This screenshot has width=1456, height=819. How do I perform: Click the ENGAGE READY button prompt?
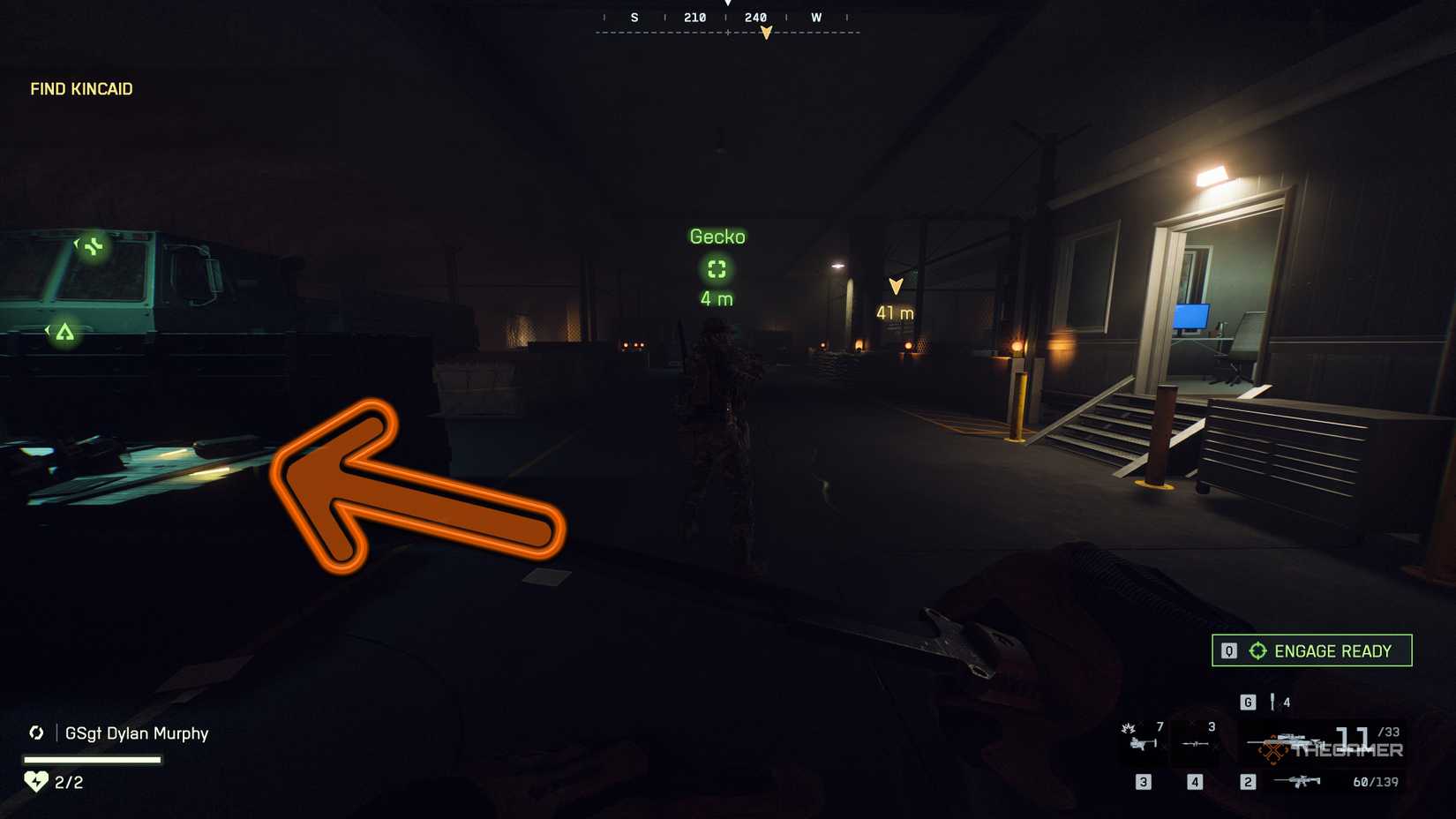point(1332,650)
